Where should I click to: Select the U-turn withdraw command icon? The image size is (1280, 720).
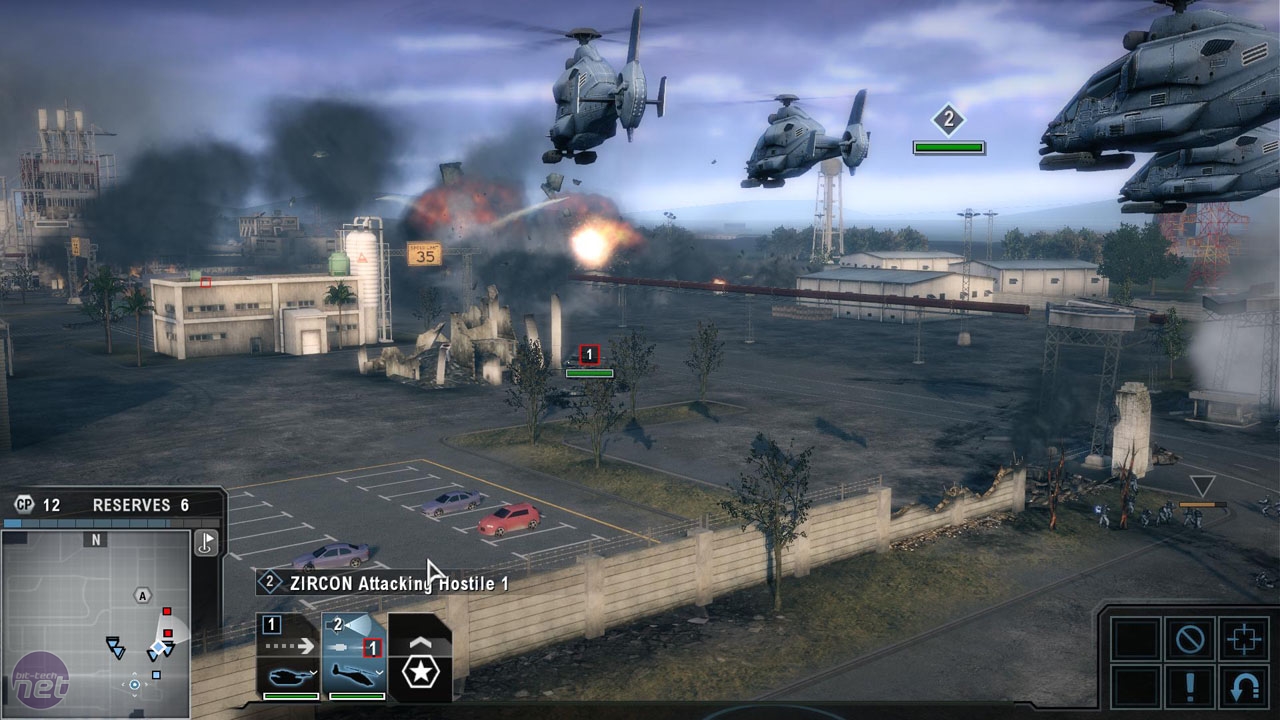coord(1243,688)
